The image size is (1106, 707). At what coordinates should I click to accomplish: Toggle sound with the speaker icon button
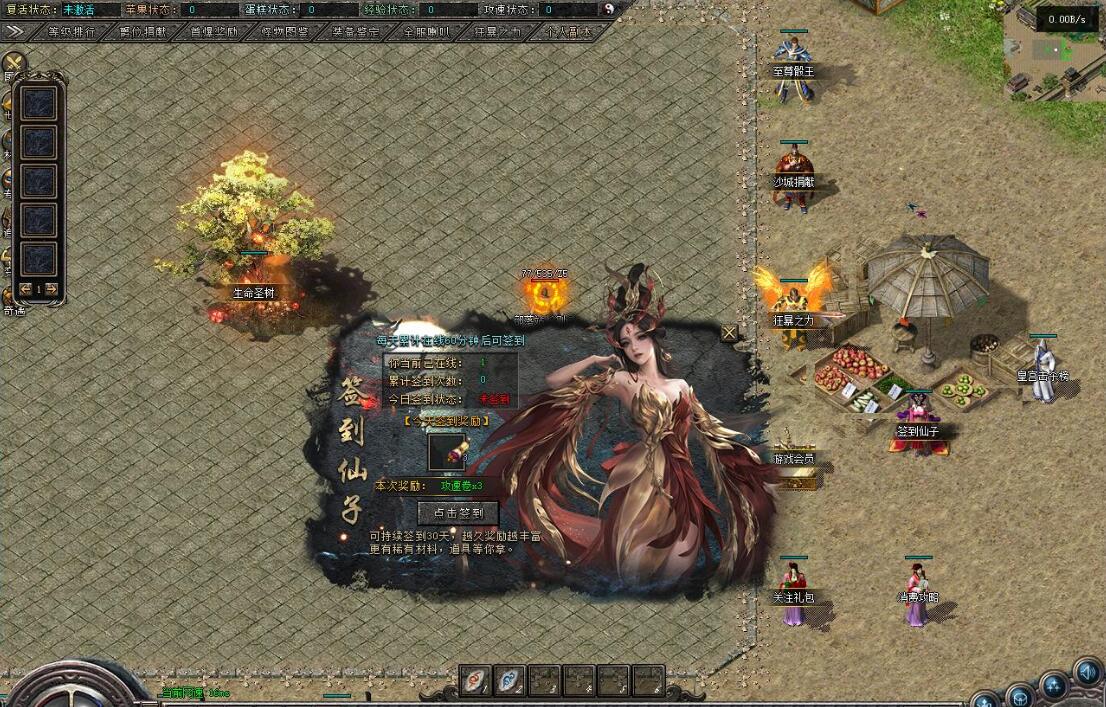pyautogui.click(x=1086, y=671)
